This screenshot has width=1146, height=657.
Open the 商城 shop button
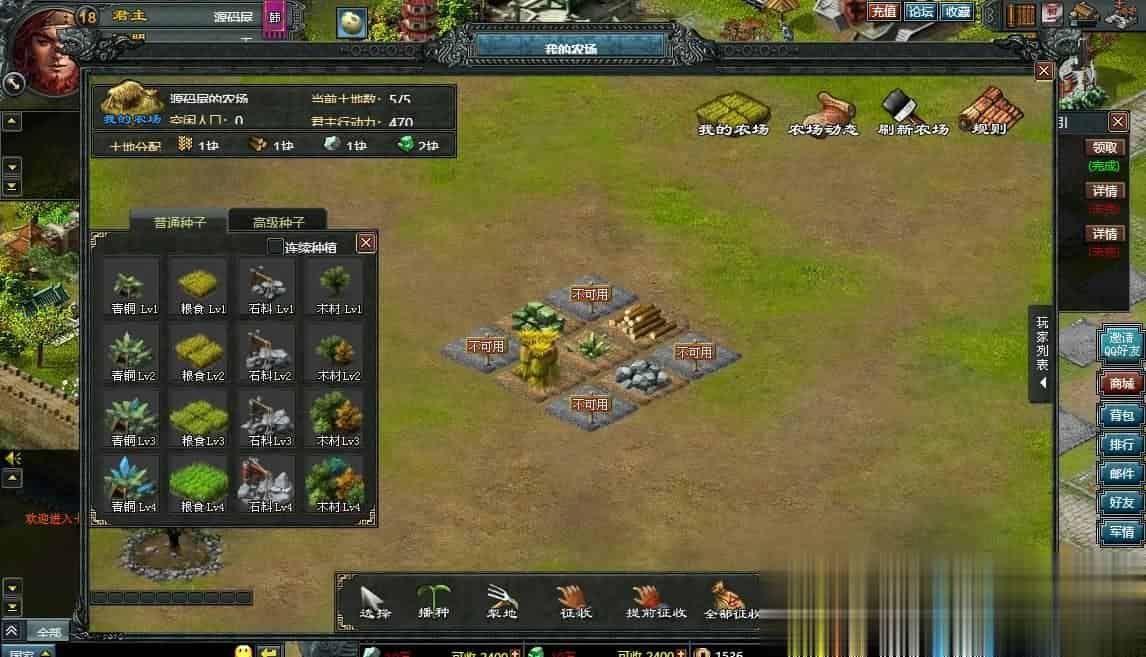pos(1121,384)
